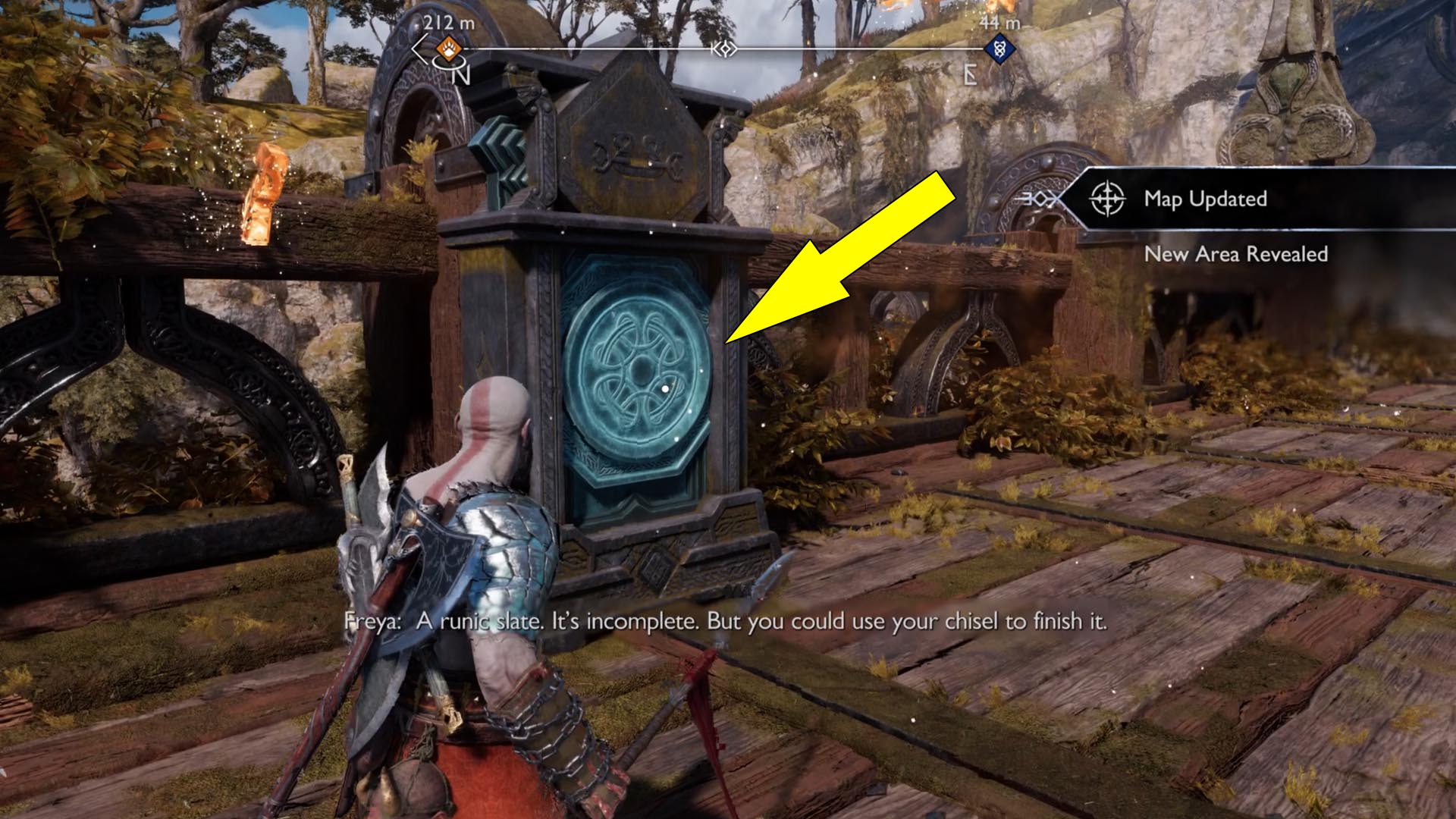Select the orange quest marker on the compass
The width and height of the screenshot is (1456, 819).
click(x=447, y=47)
